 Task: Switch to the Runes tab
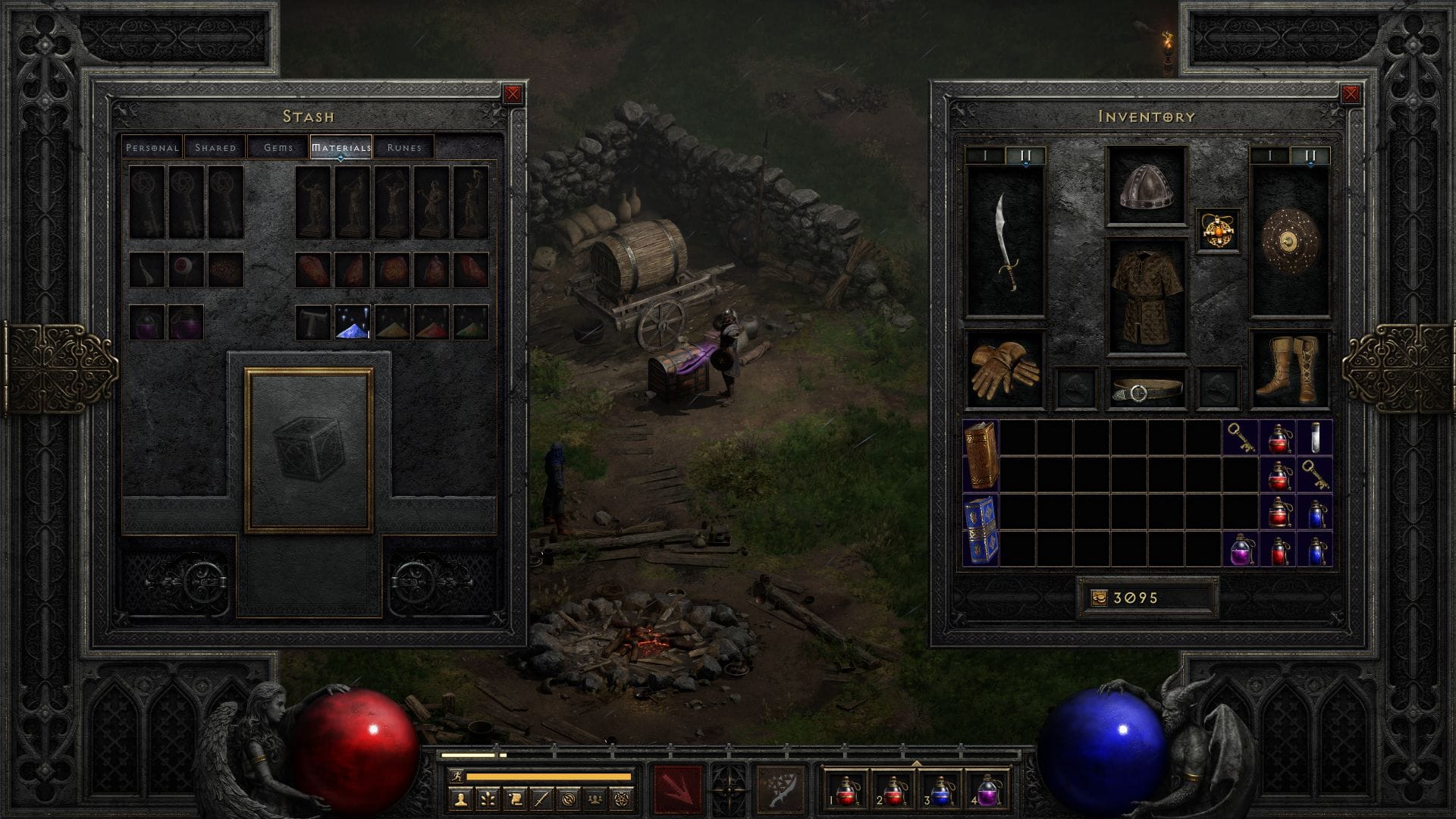coord(403,147)
